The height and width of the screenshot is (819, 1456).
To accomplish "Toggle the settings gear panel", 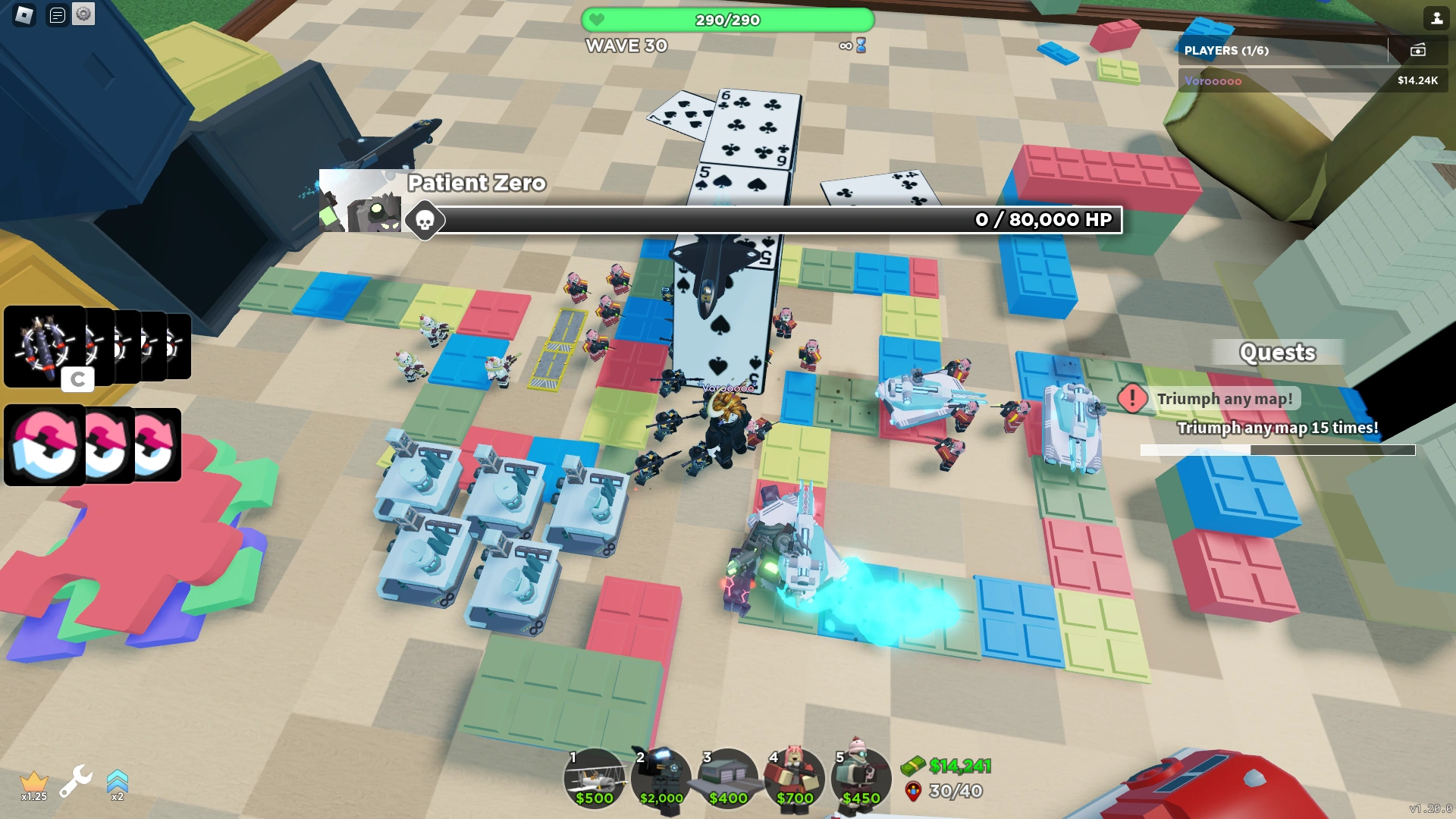I will [83, 13].
